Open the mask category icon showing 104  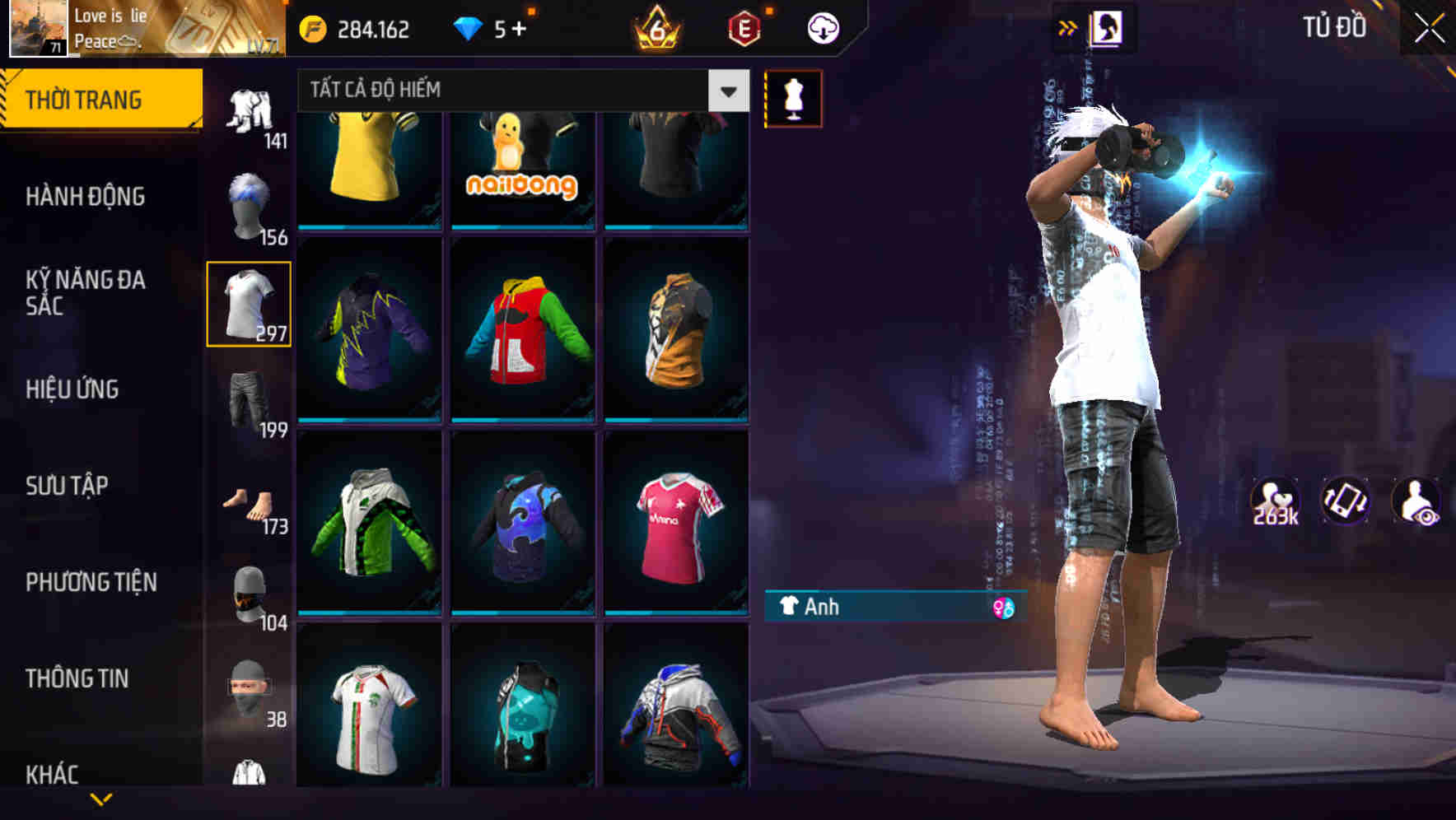tap(247, 593)
